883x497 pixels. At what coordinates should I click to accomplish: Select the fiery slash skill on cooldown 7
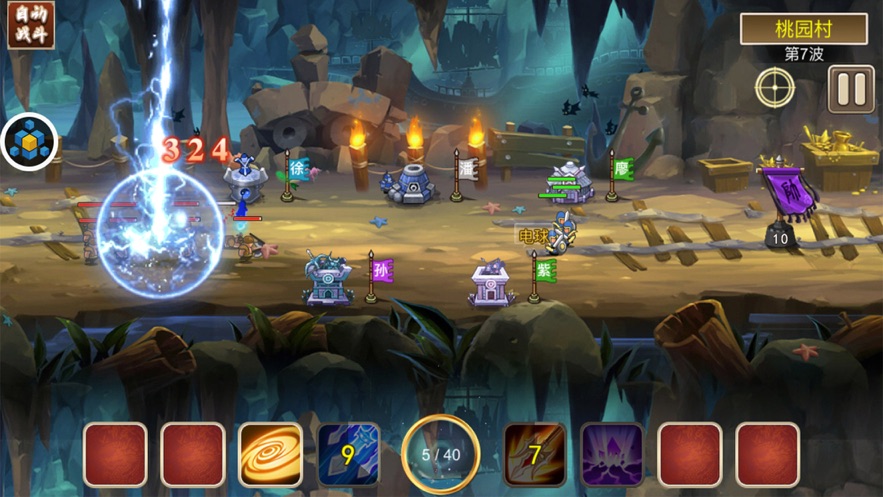pos(535,455)
